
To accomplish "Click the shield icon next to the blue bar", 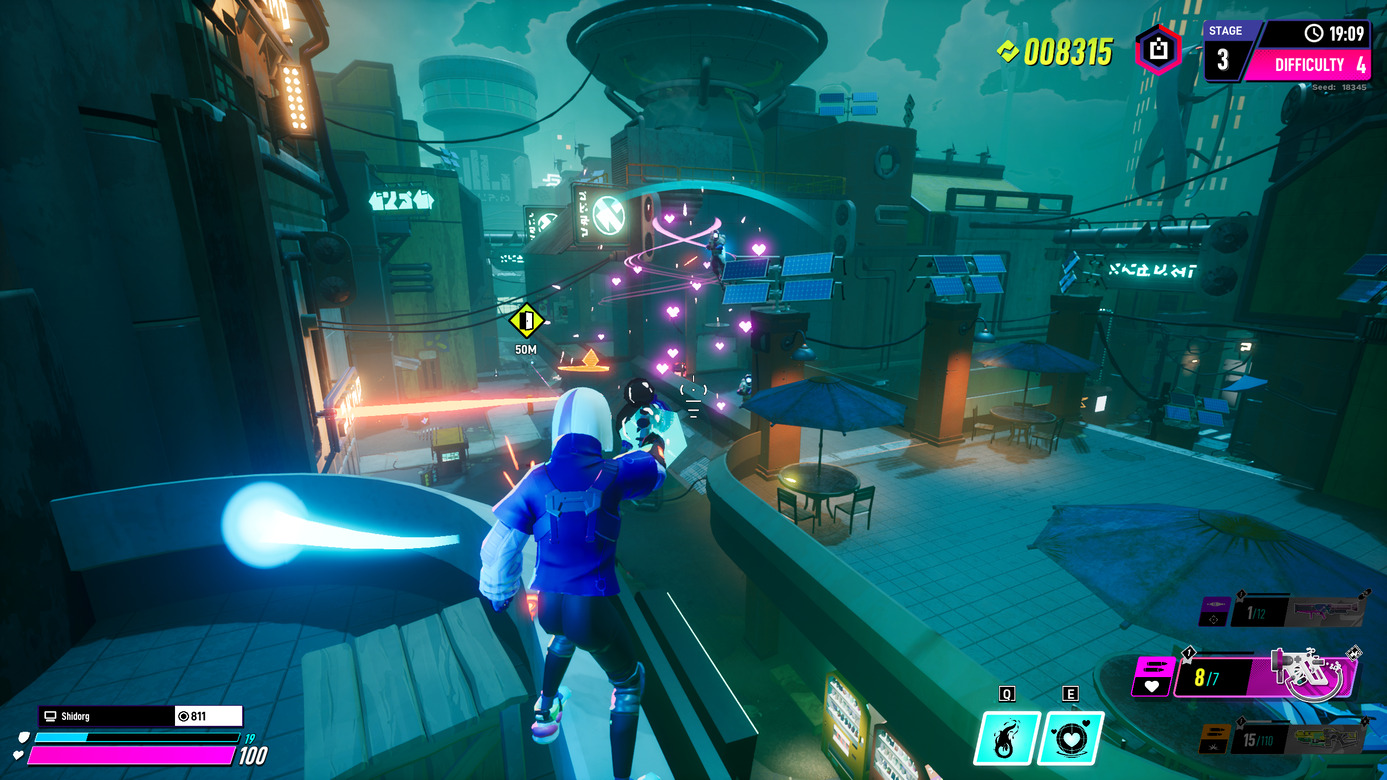I will (23, 737).
